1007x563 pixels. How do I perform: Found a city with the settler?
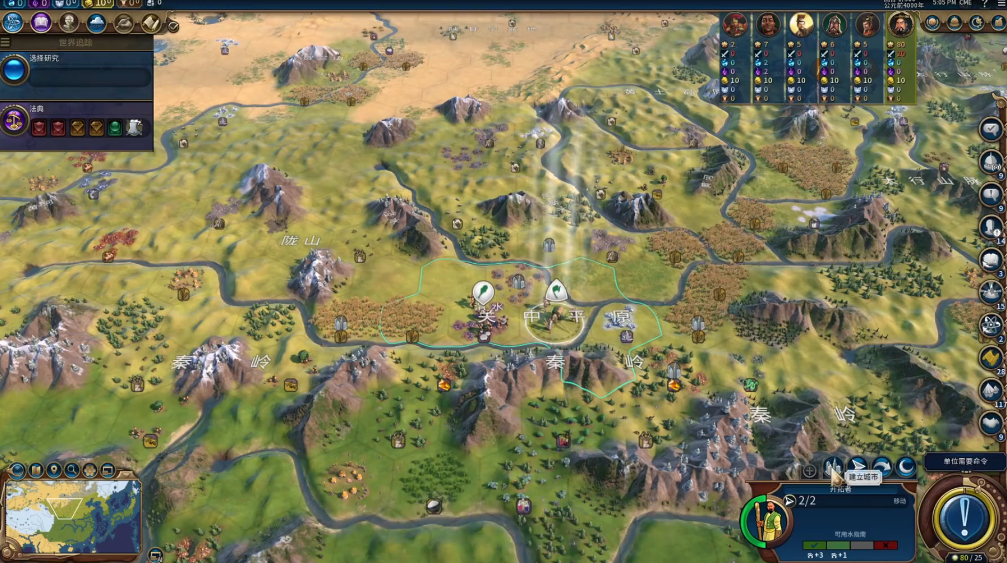click(x=834, y=468)
